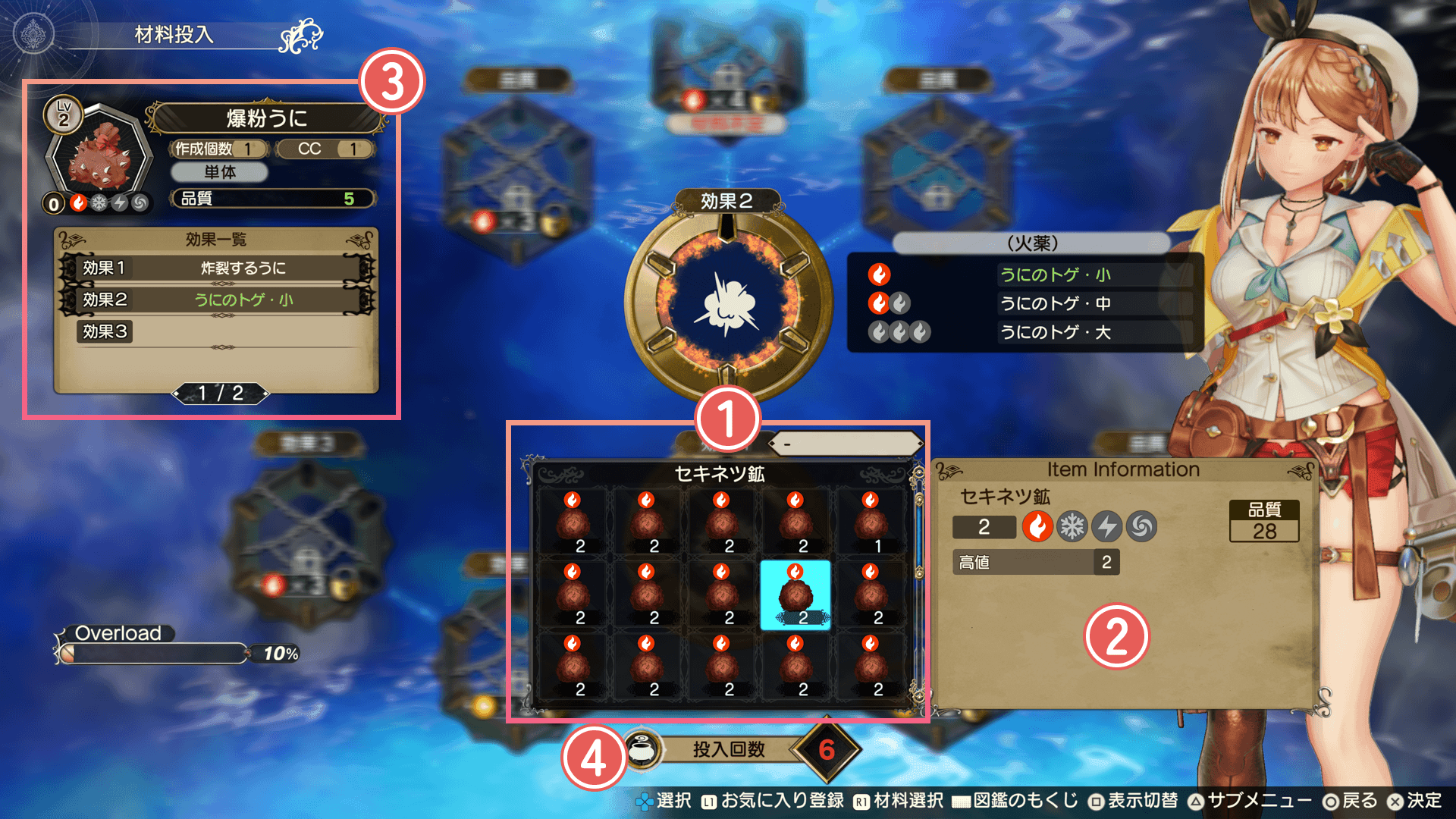Flip the effect list 1 / 2 page indicator

pos(221,393)
